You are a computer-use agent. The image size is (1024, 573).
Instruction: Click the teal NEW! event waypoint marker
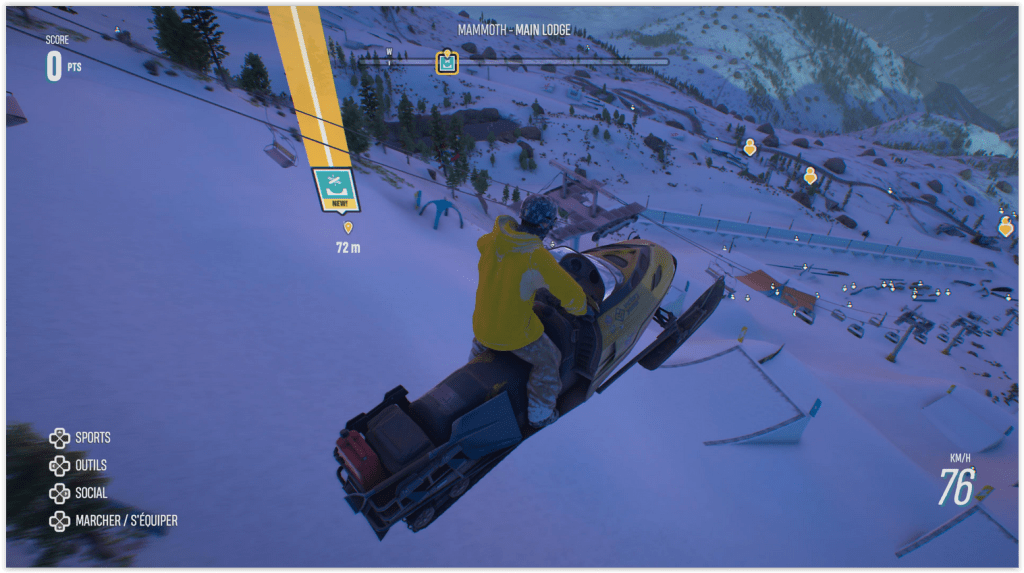336,189
